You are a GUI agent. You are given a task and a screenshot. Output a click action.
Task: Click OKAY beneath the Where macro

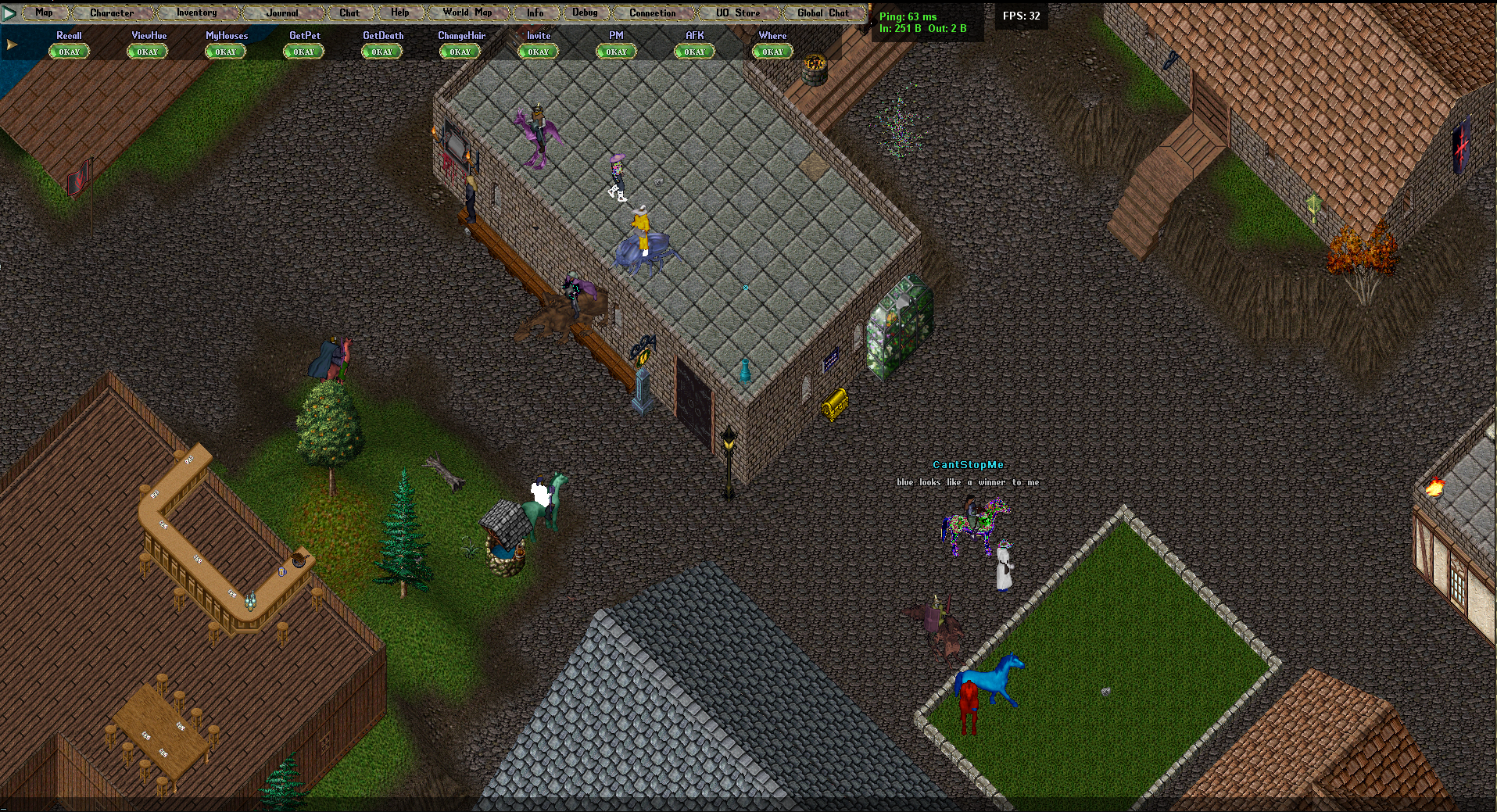[x=772, y=52]
